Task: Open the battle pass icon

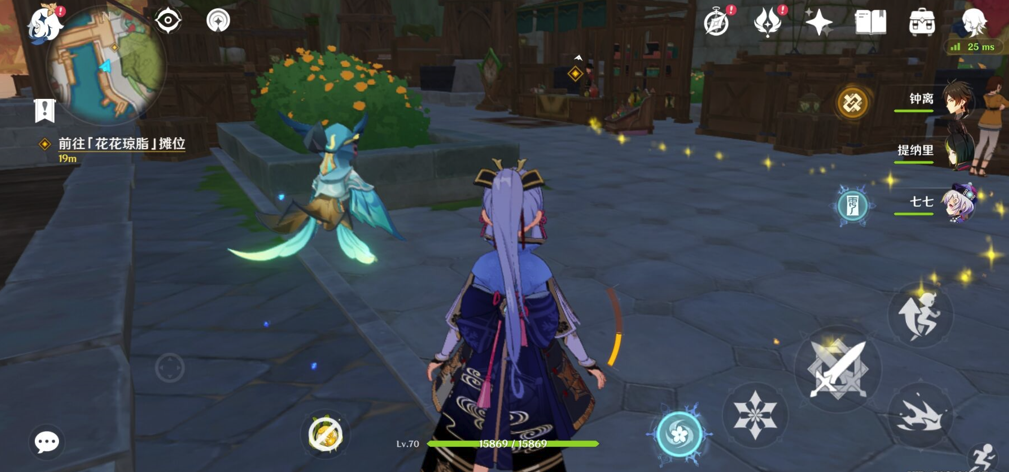Action: [x=768, y=22]
